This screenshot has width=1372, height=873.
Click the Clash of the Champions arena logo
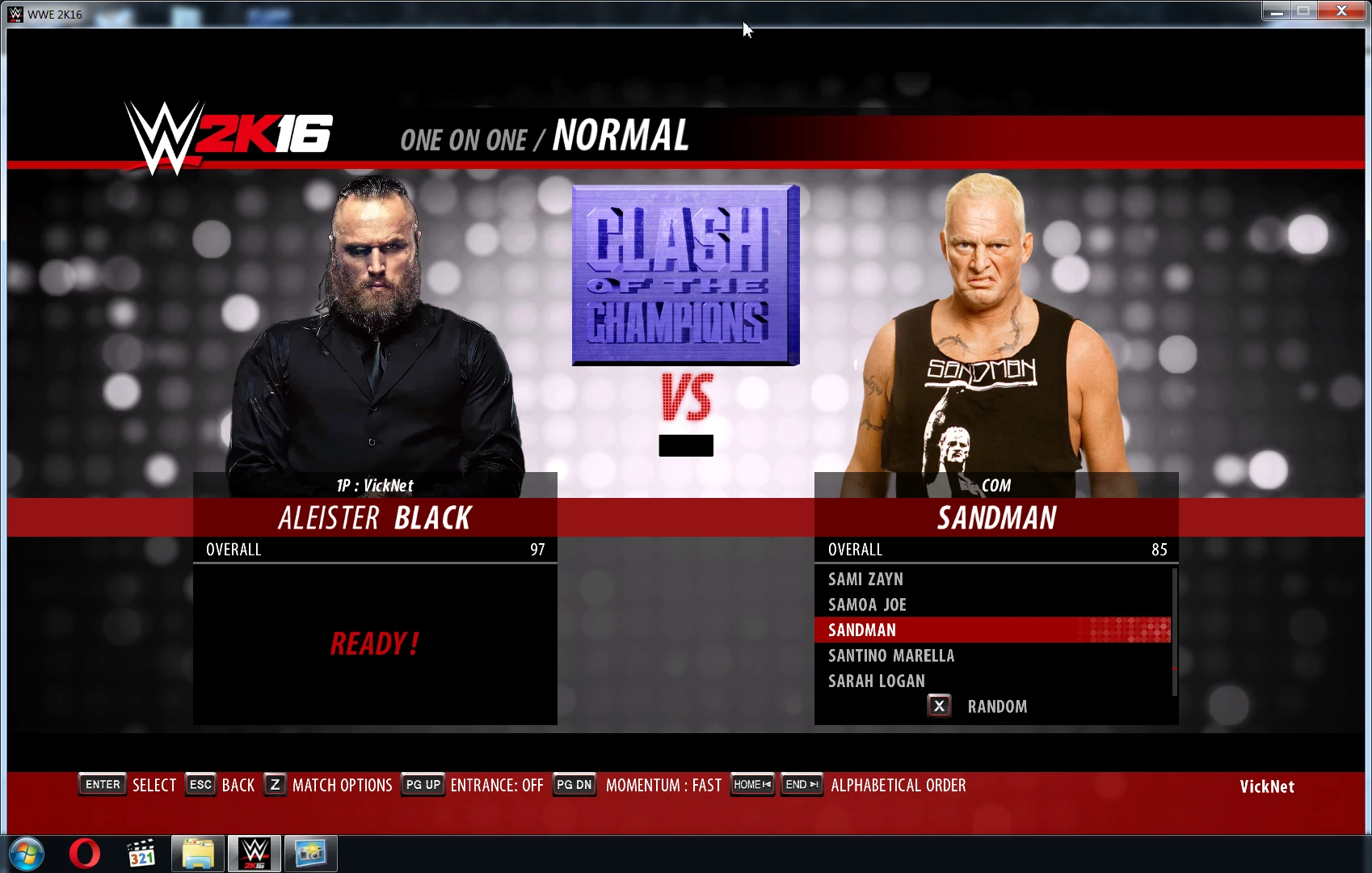(684, 275)
